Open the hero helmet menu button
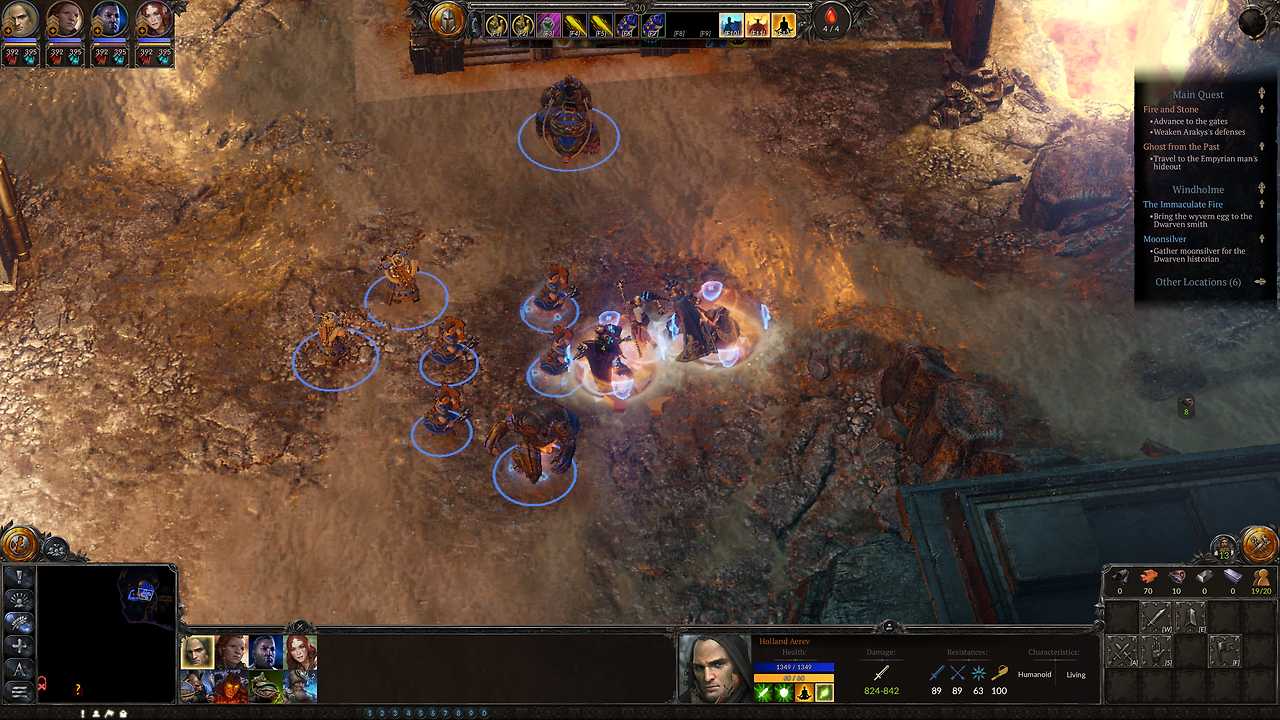The image size is (1280, 720). click(447, 18)
